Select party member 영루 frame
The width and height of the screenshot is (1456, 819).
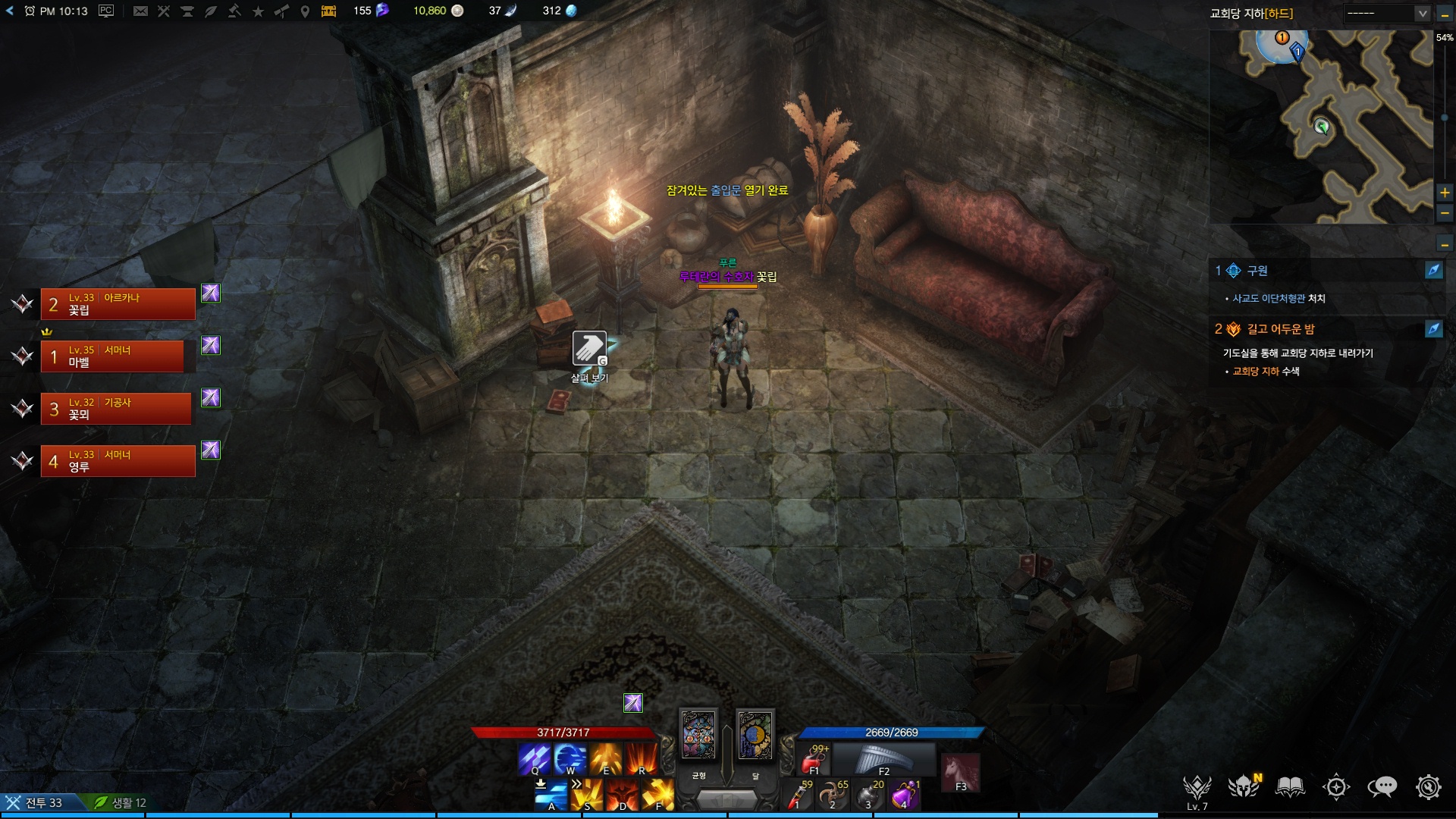(118, 461)
